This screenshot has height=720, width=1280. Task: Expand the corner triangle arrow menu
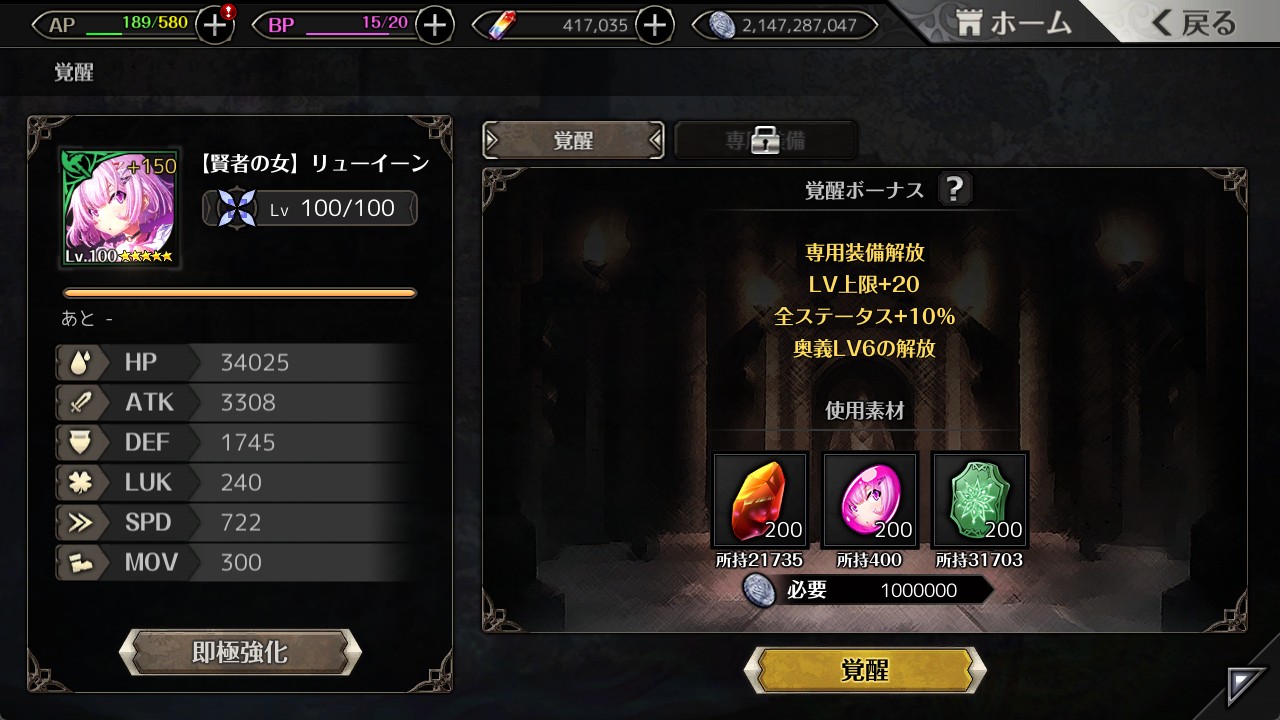tap(1247, 687)
